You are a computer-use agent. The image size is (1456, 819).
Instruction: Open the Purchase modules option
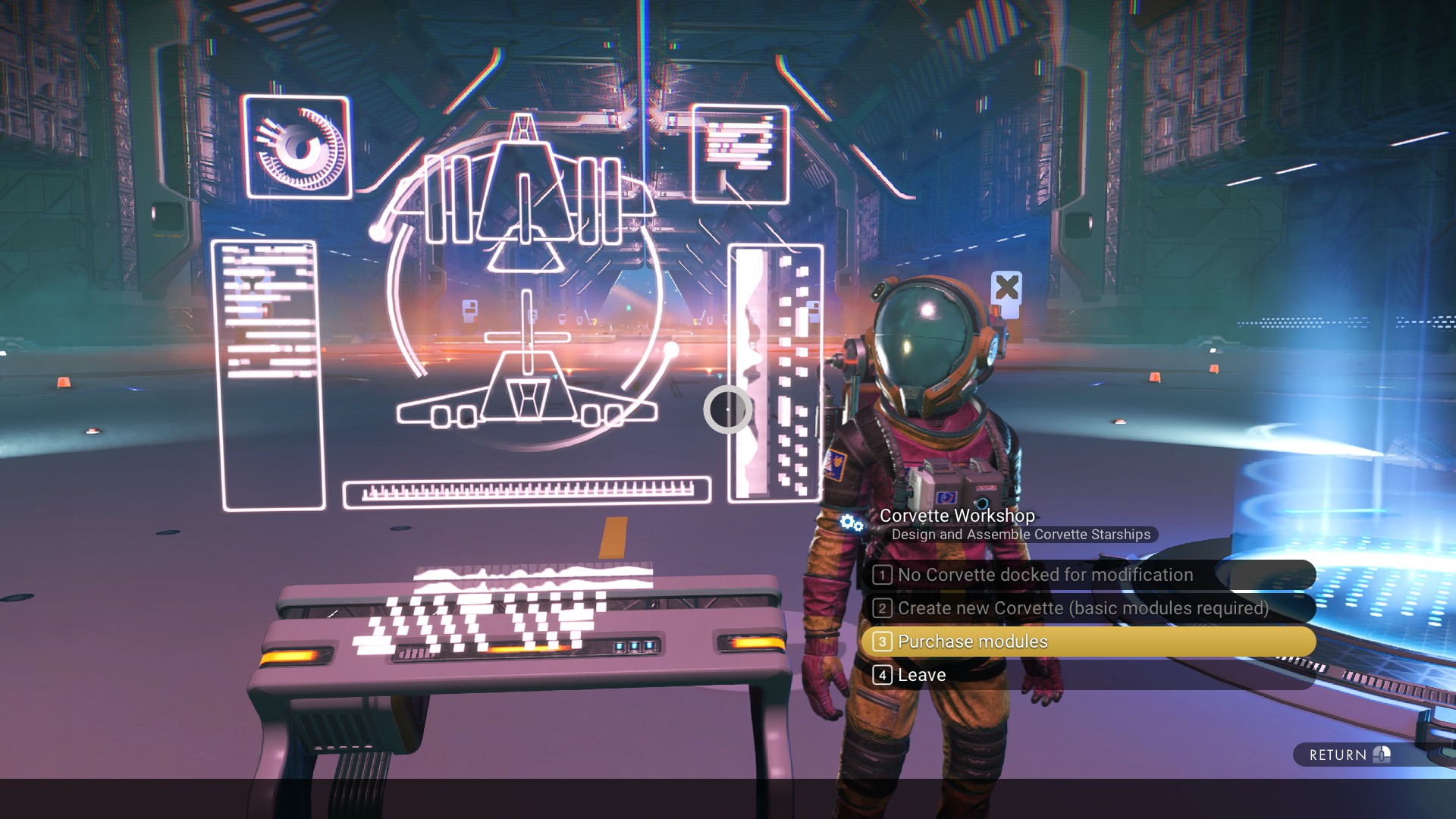click(973, 642)
